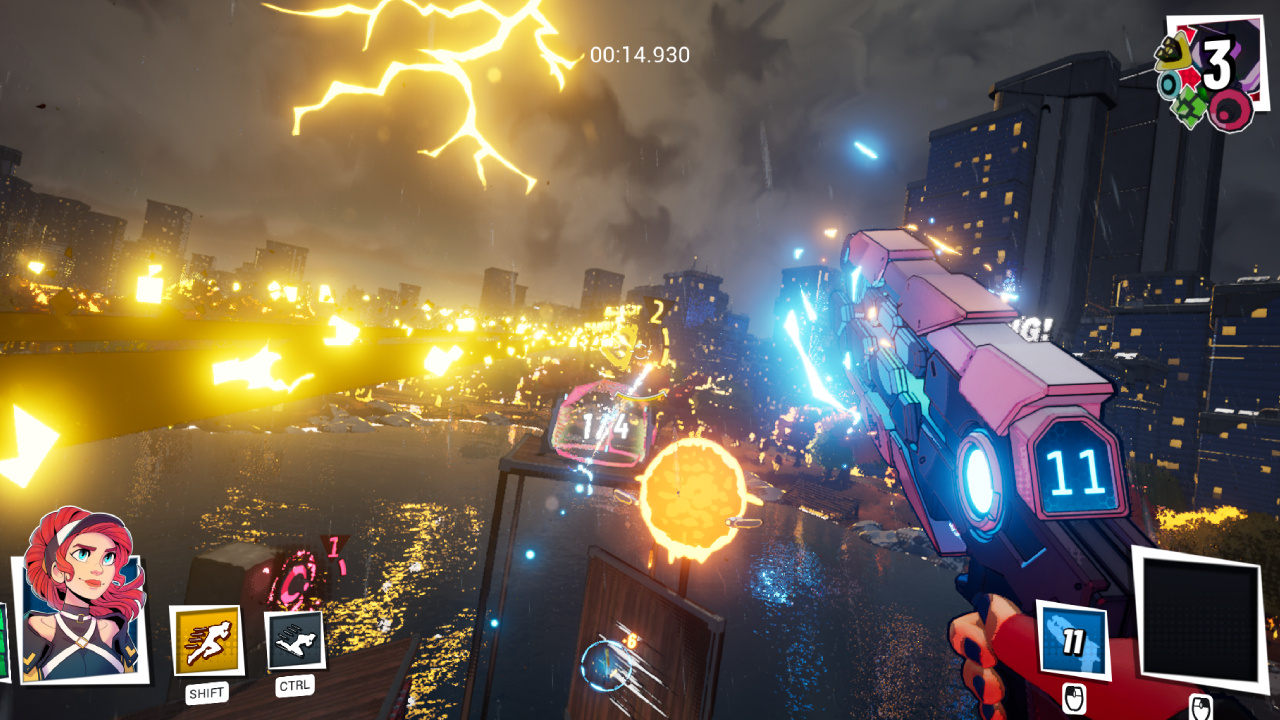The height and width of the screenshot is (720, 1280).
Task: Select the red-haired character portrait
Action: 82,598
